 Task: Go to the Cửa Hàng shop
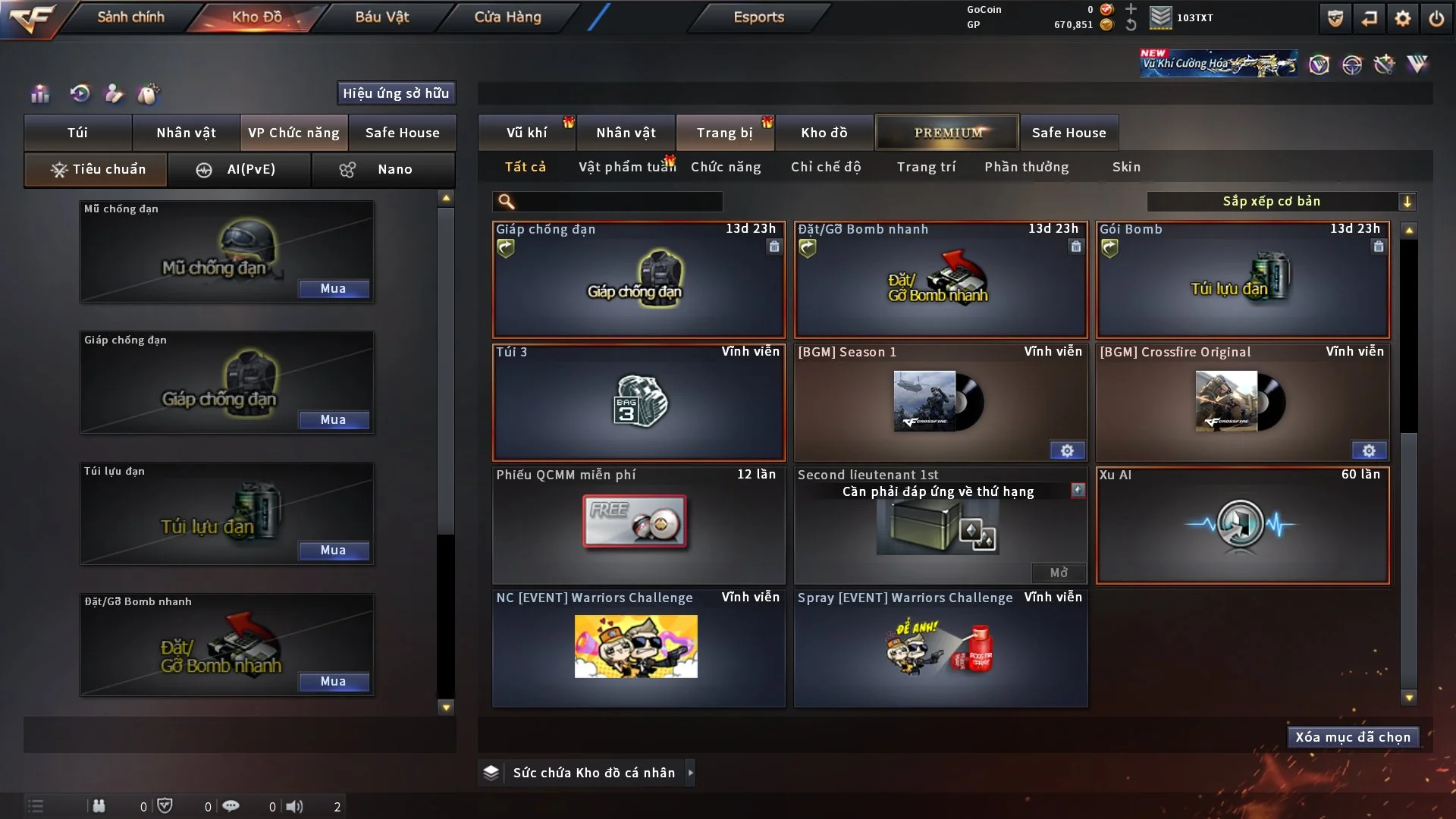[x=507, y=17]
